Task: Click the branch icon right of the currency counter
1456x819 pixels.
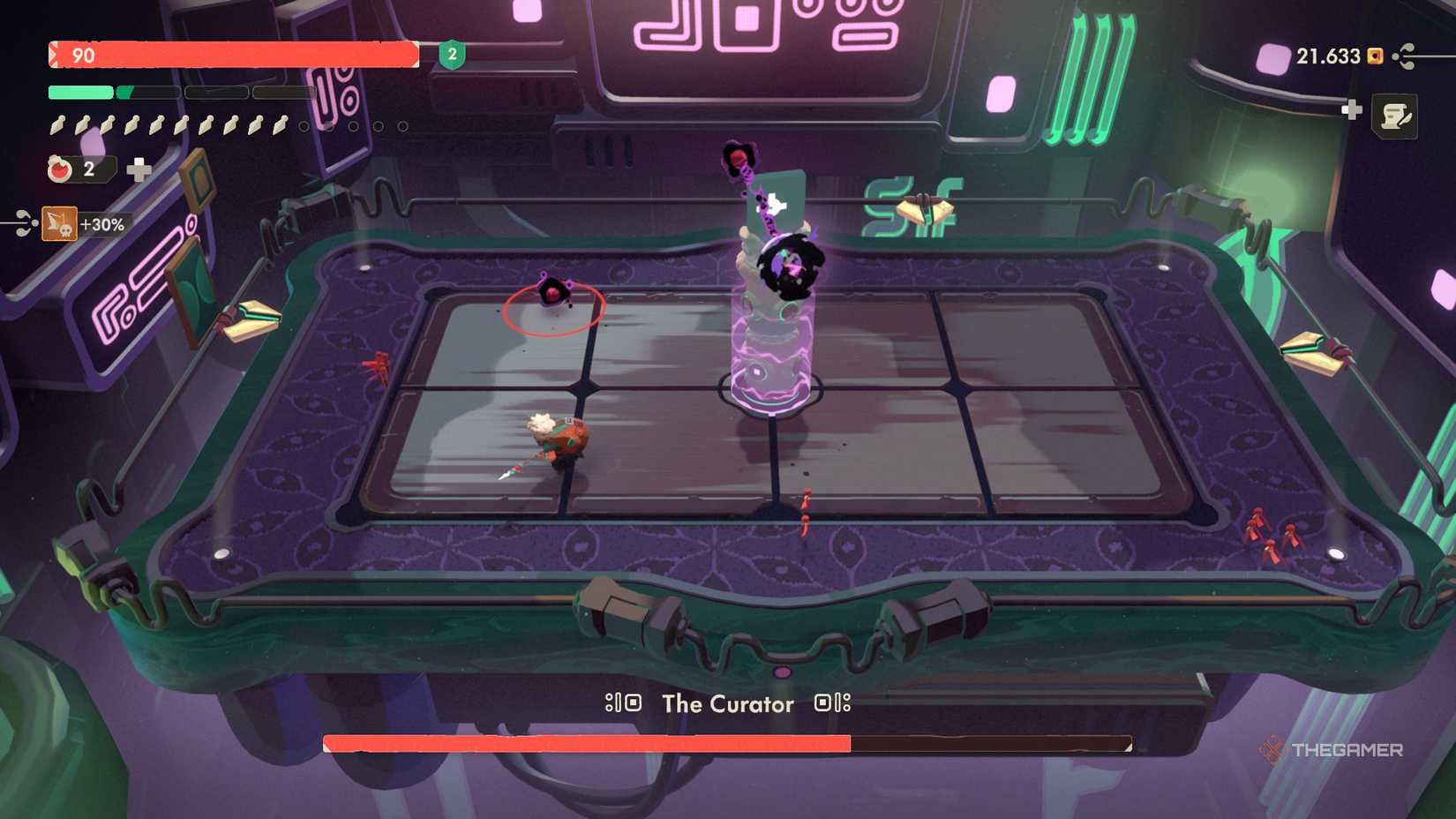Action: tap(1403, 56)
